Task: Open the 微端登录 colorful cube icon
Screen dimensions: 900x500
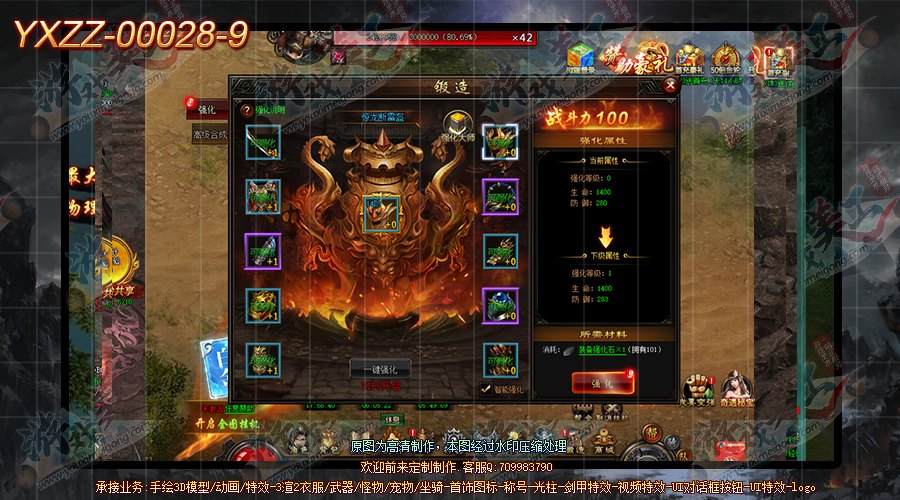Action: coord(580,57)
